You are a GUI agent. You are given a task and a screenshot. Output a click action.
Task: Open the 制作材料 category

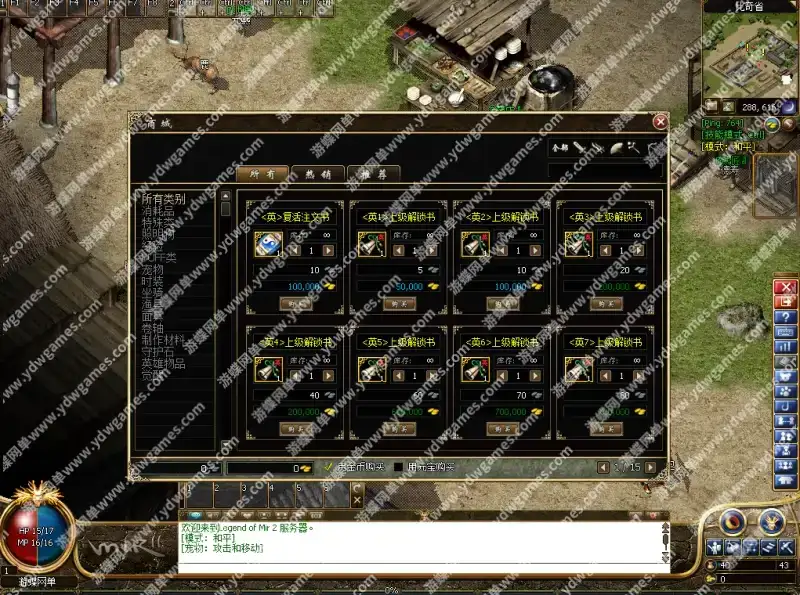pyautogui.click(x=163, y=339)
